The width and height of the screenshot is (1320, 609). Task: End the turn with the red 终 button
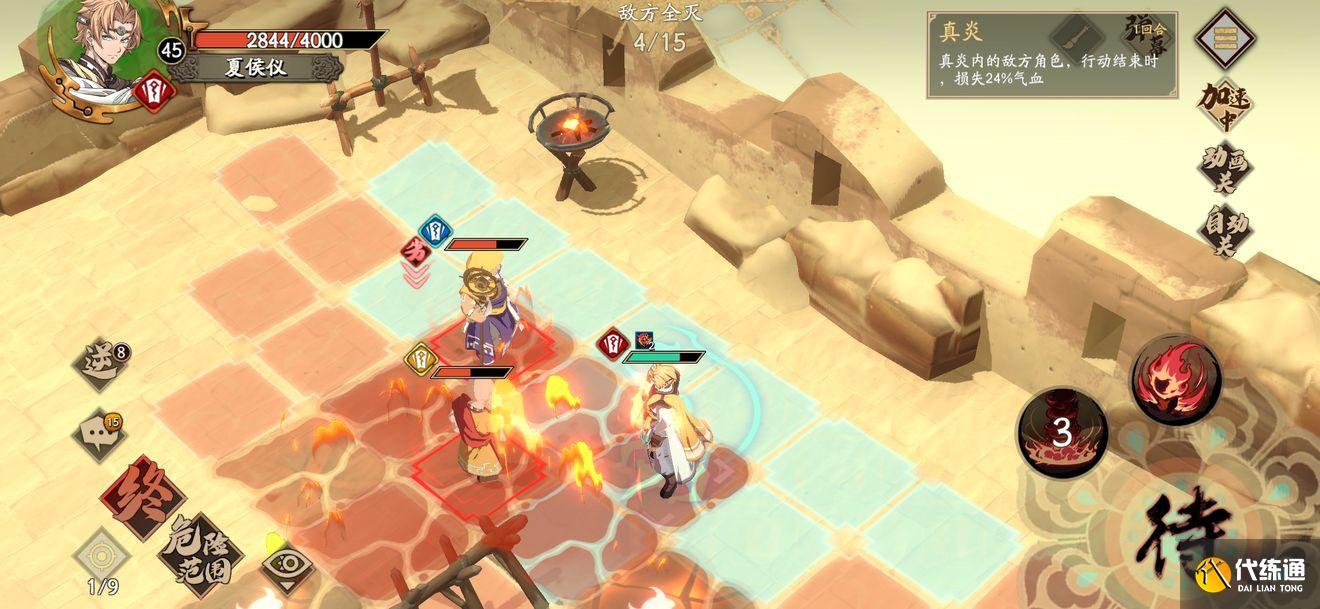[x=140, y=497]
